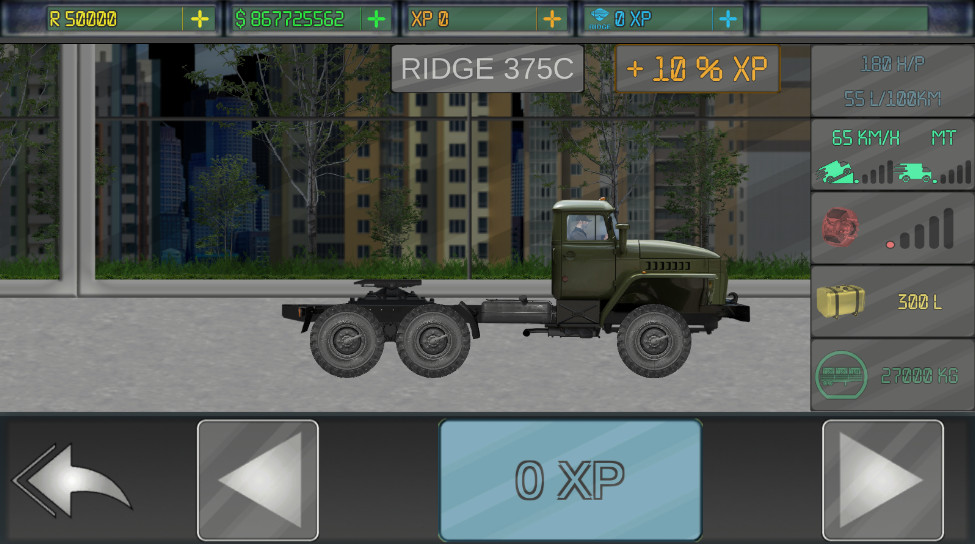Screen dimensions: 975x544
Task: Tap the +10 % XP bonus badge
Action: pos(697,69)
